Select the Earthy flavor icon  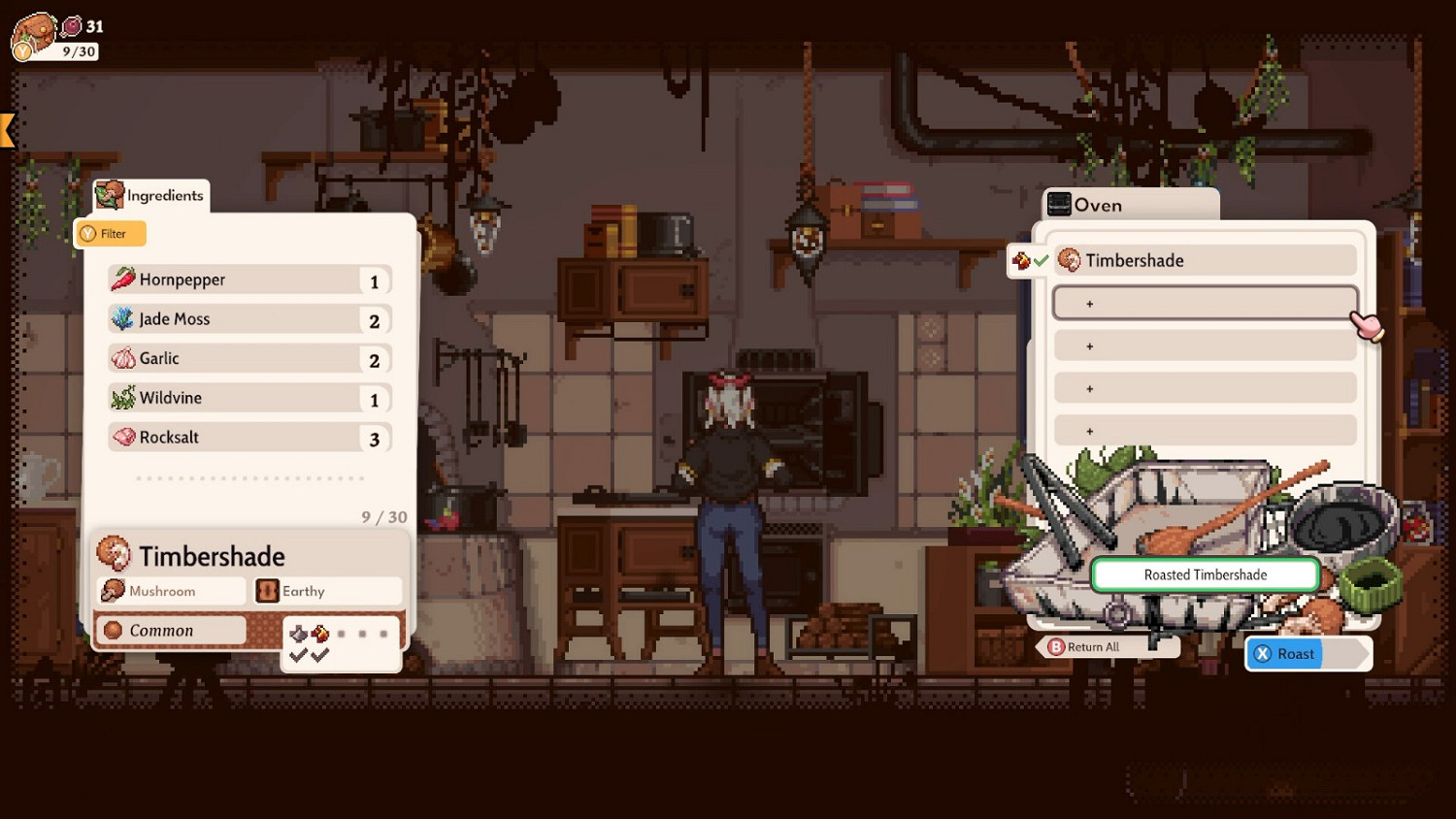pos(266,590)
